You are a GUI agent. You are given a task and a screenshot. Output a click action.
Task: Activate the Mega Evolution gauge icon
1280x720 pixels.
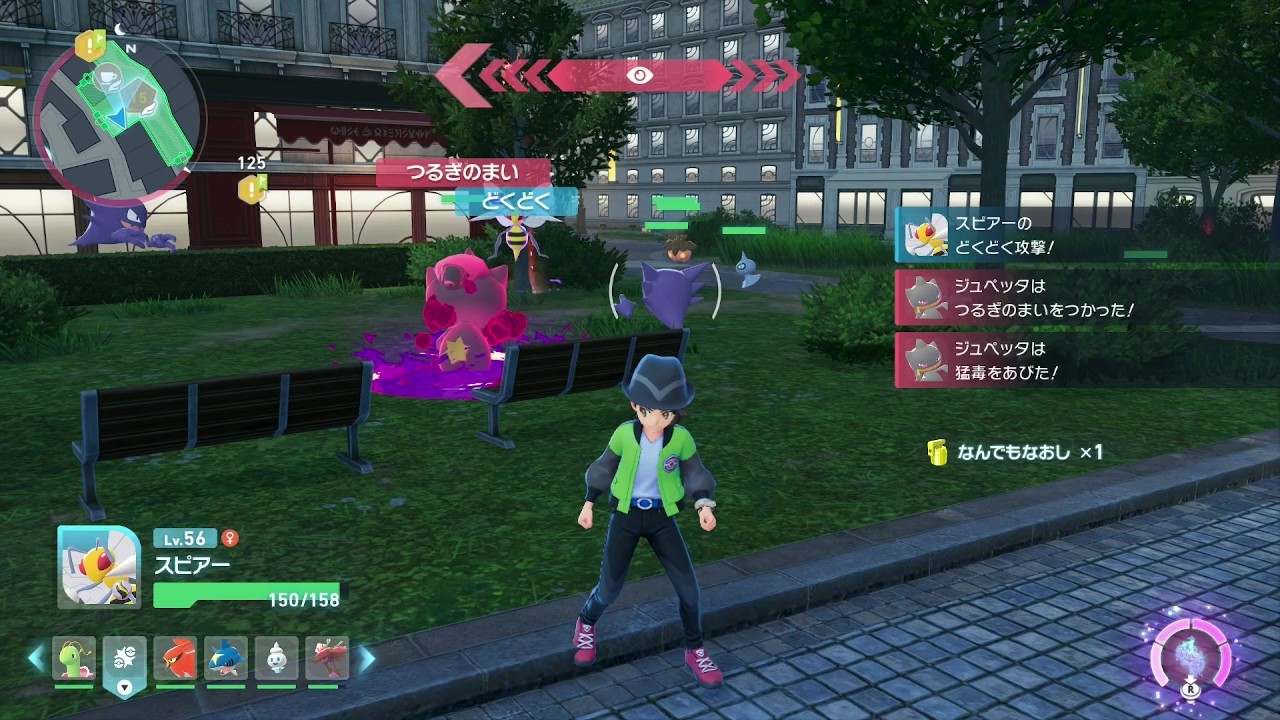coord(1189,659)
